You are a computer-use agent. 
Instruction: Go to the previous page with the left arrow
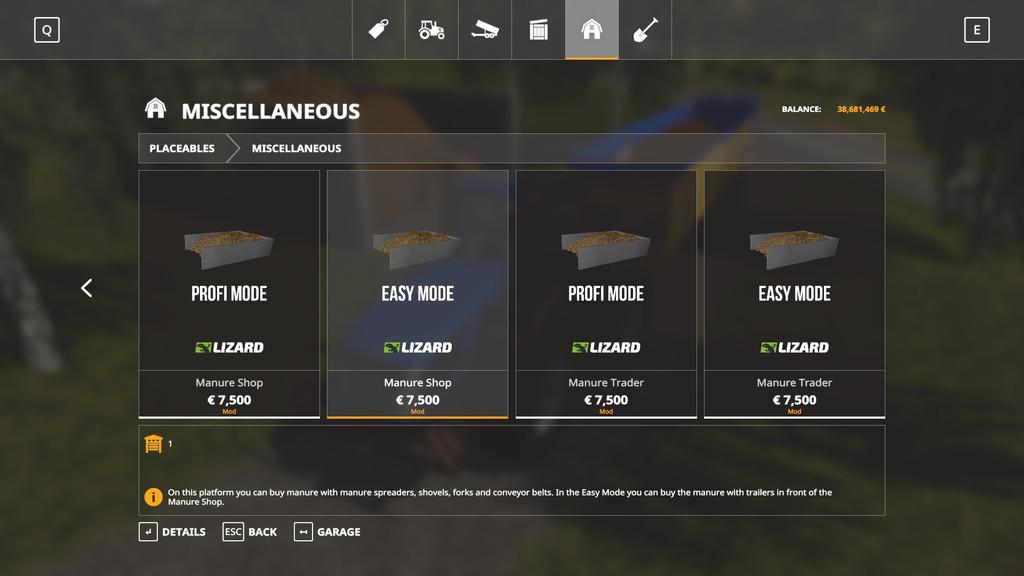point(86,288)
